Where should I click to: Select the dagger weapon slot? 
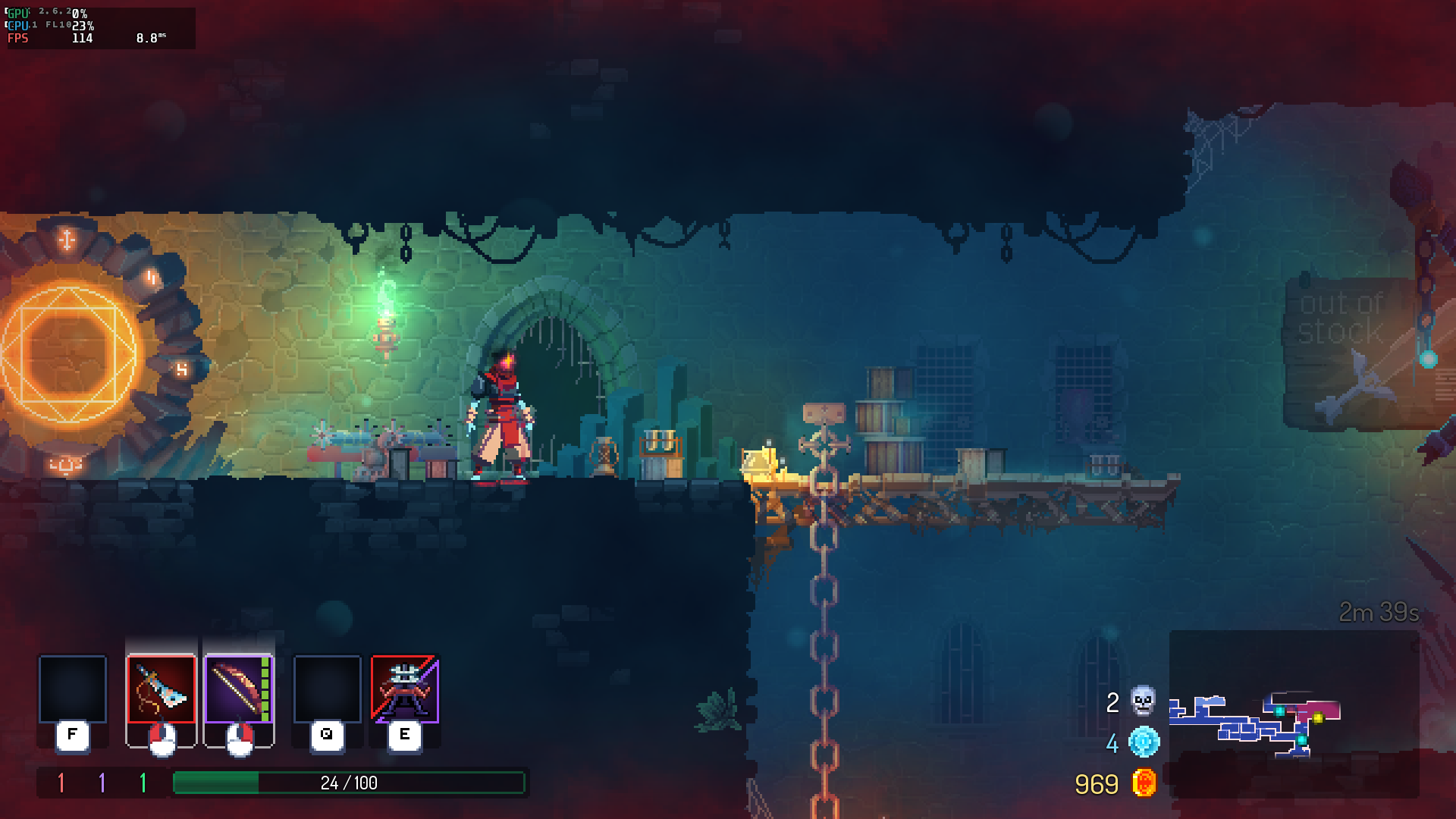pyautogui.click(x=161, y=689)
